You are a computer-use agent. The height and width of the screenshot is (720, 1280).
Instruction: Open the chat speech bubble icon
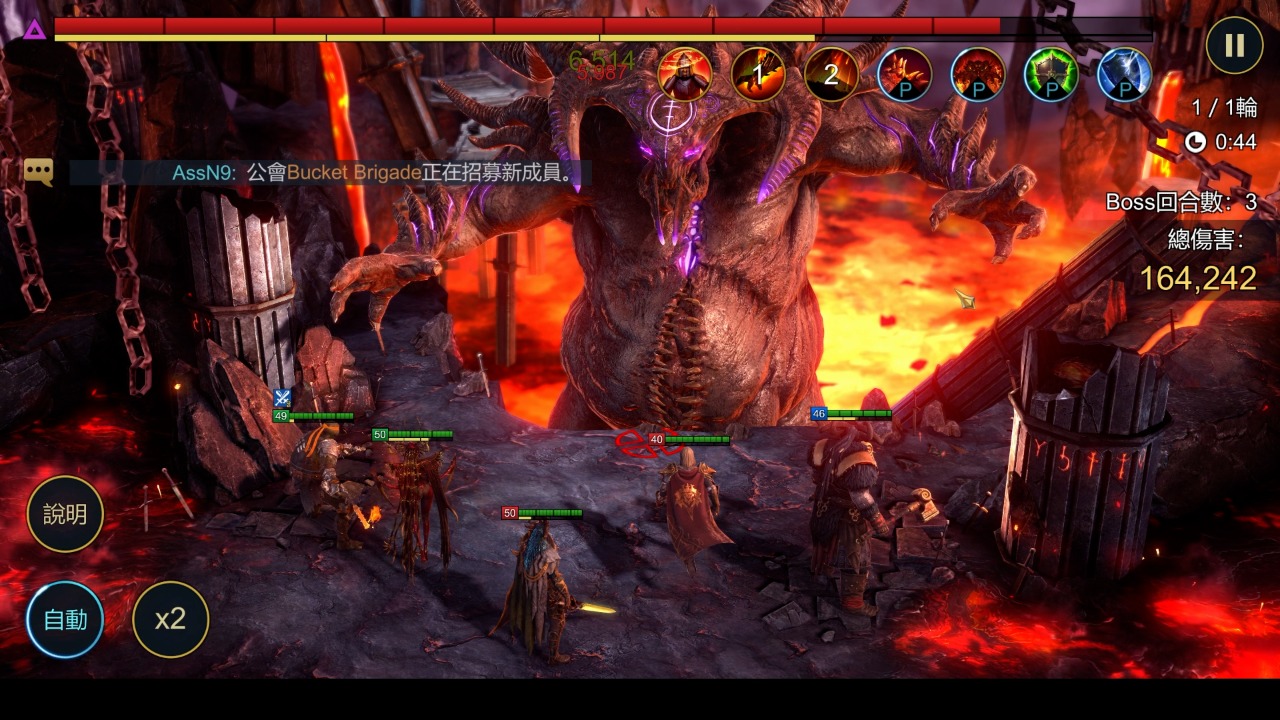(39, 172)
